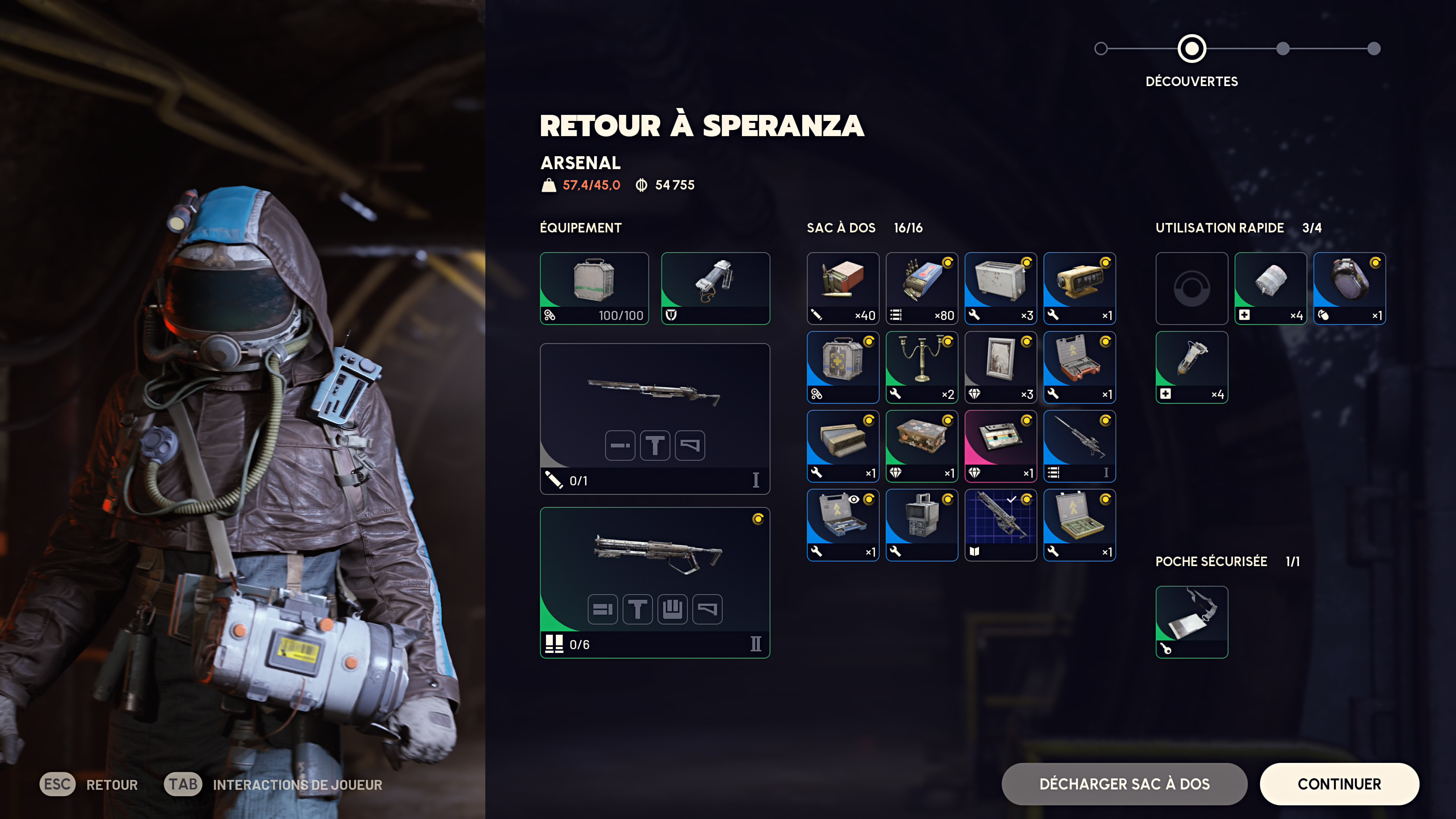Select the x40 ammo box slot

pos(842,288)
